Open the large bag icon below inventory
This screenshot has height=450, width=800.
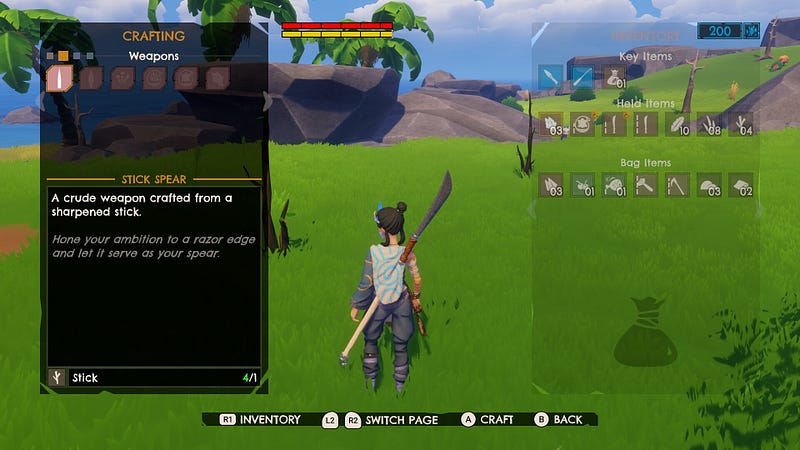646,337
